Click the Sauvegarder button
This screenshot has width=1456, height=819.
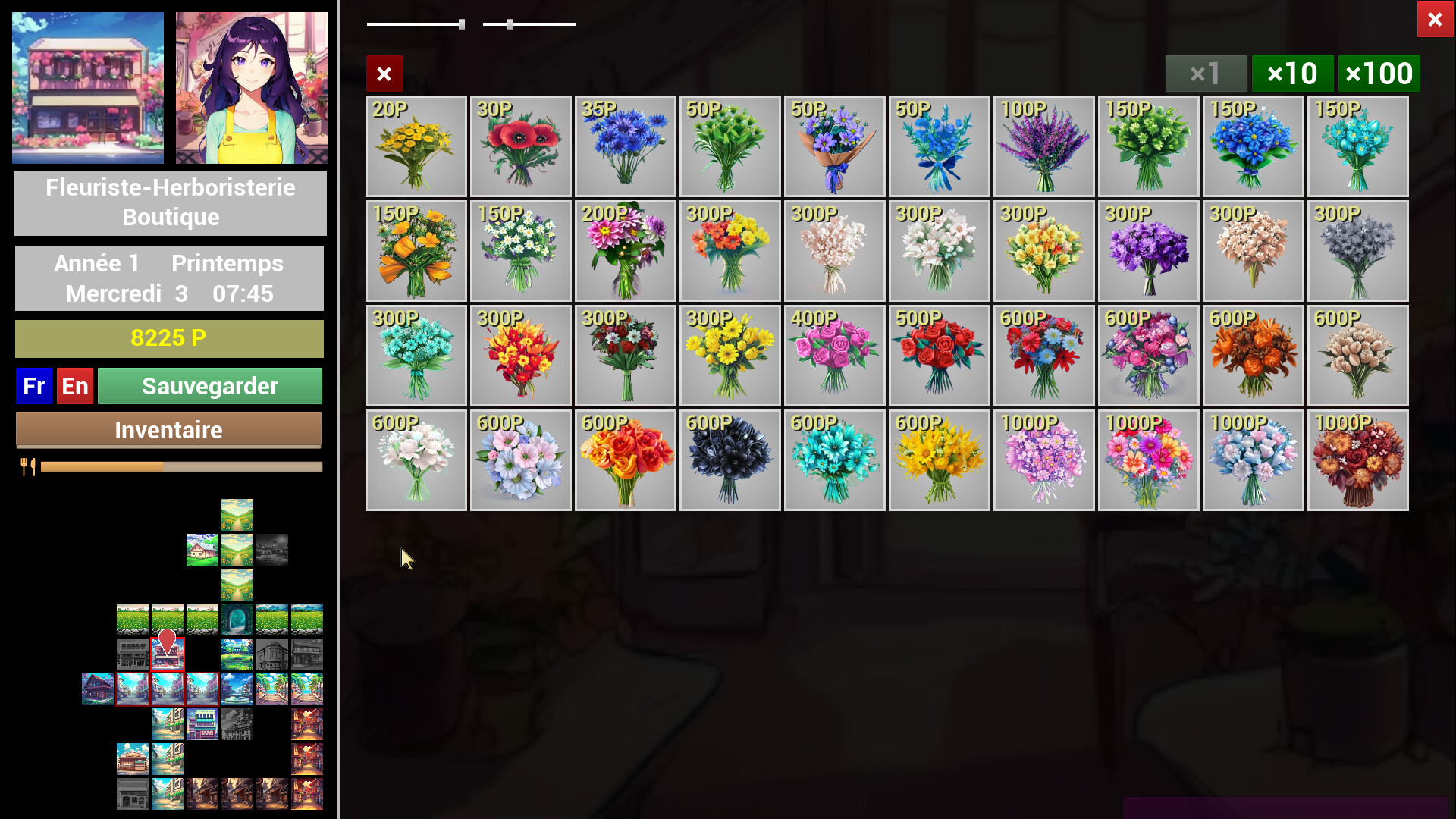[x=210, y=386]
